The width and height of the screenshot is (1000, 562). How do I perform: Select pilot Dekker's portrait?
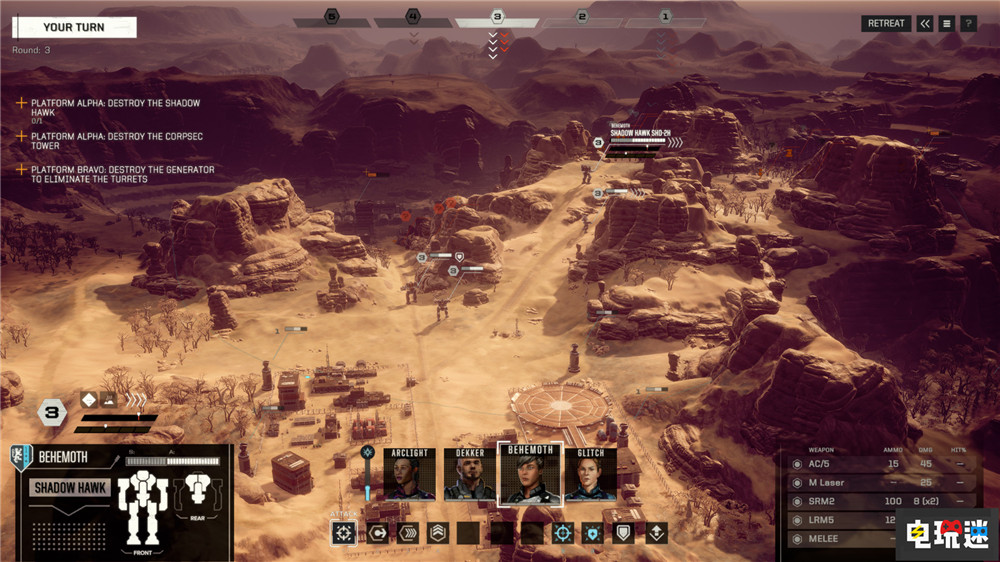pyautogui.click(x=469, y=474)
